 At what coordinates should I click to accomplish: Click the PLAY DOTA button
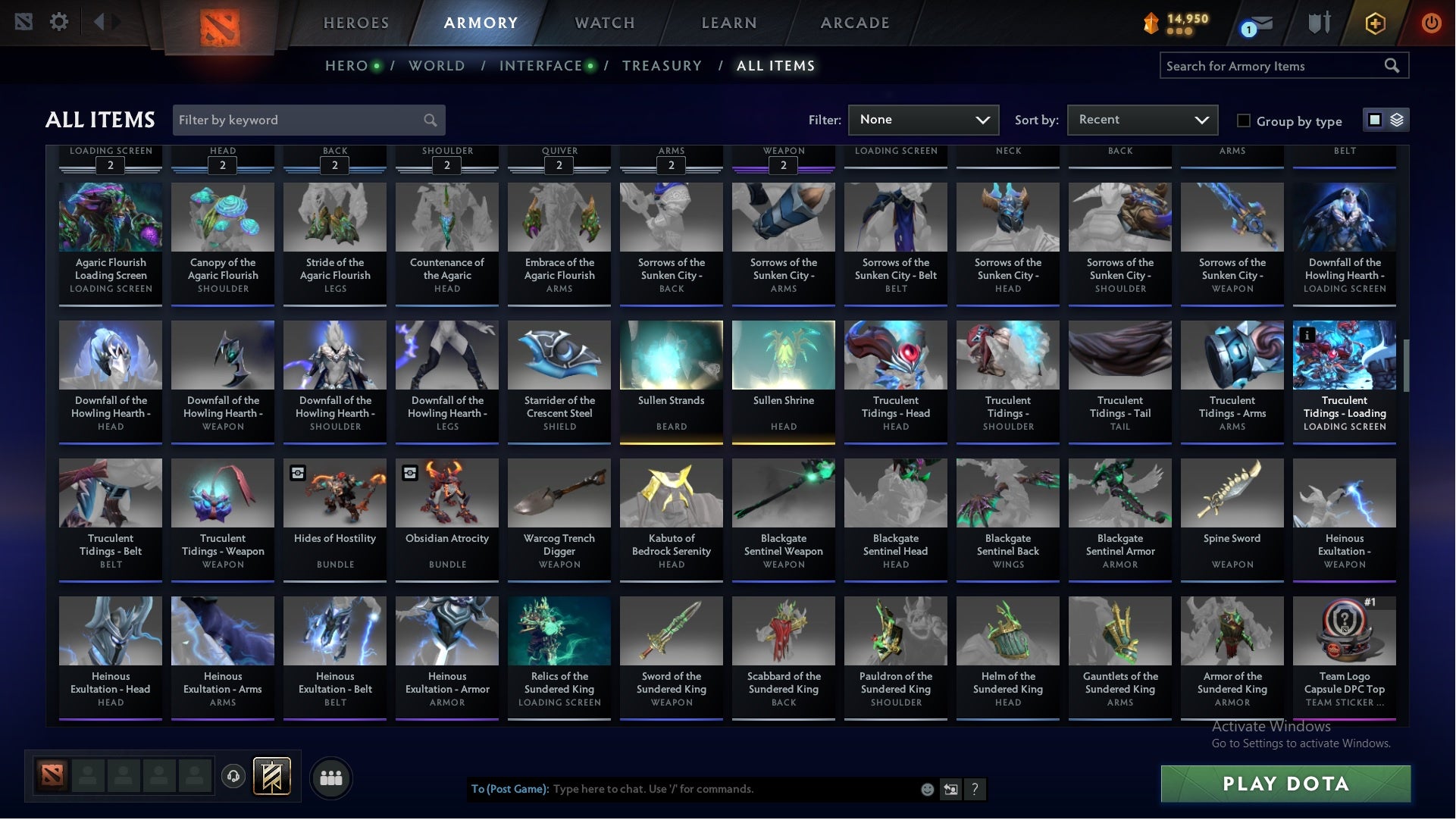1285,784
